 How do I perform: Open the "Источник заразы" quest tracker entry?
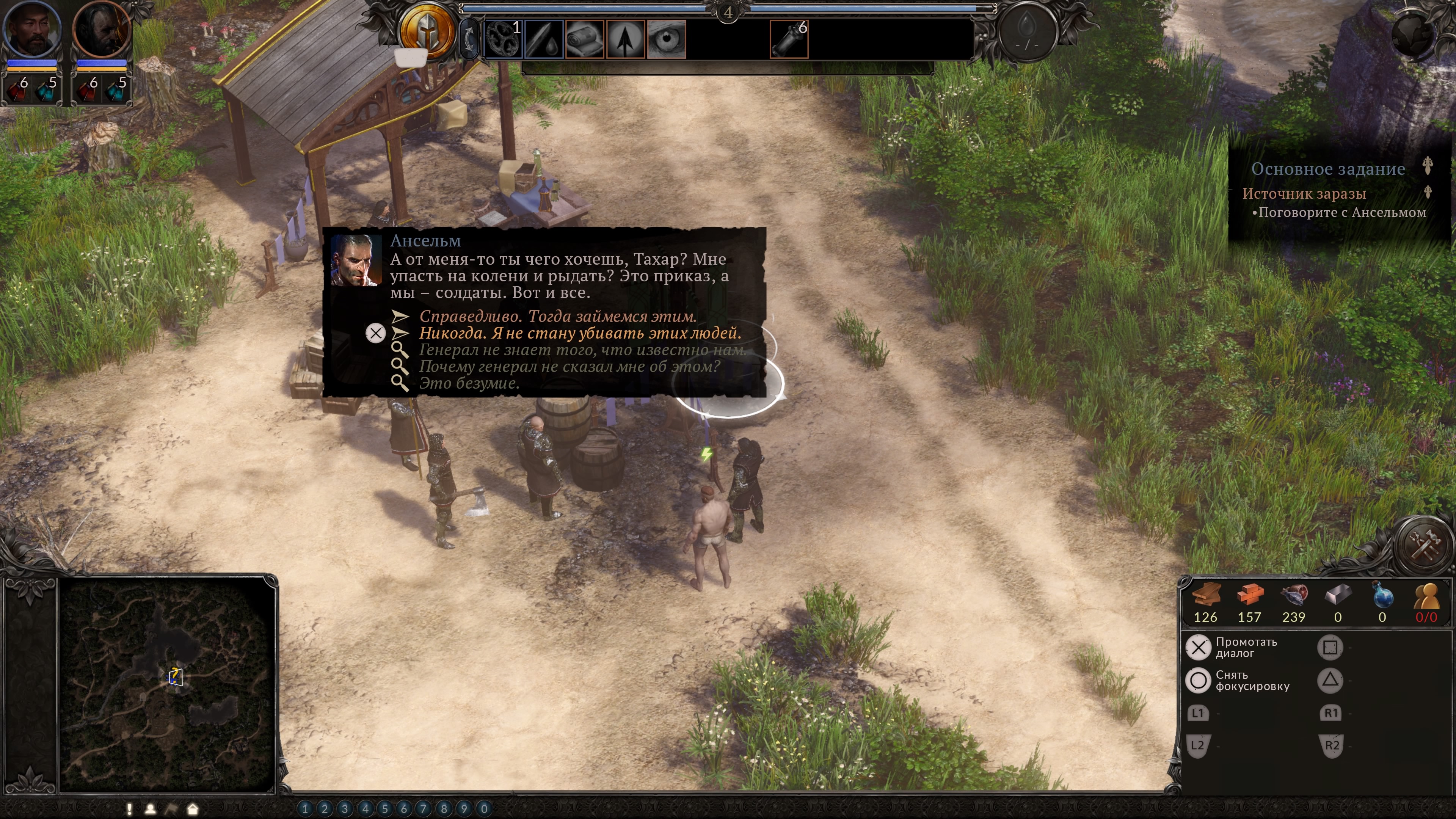click(1304, 194)
